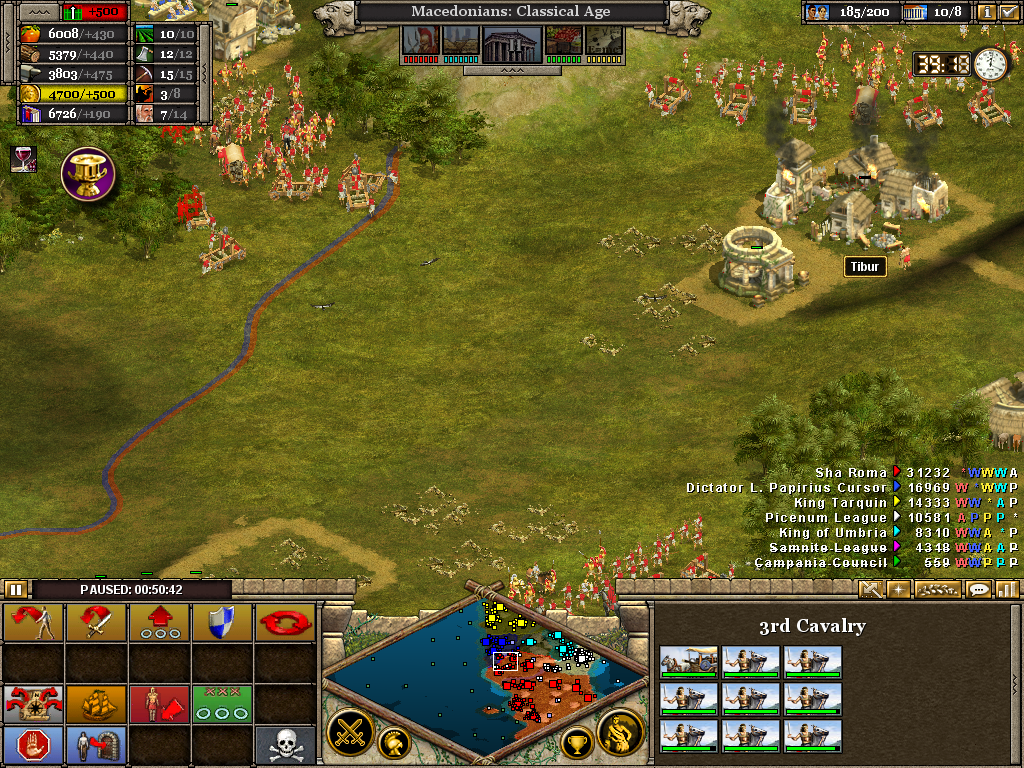Click the garrison doorway command
The image size is (1024, 768).
(x=96, y=745)
